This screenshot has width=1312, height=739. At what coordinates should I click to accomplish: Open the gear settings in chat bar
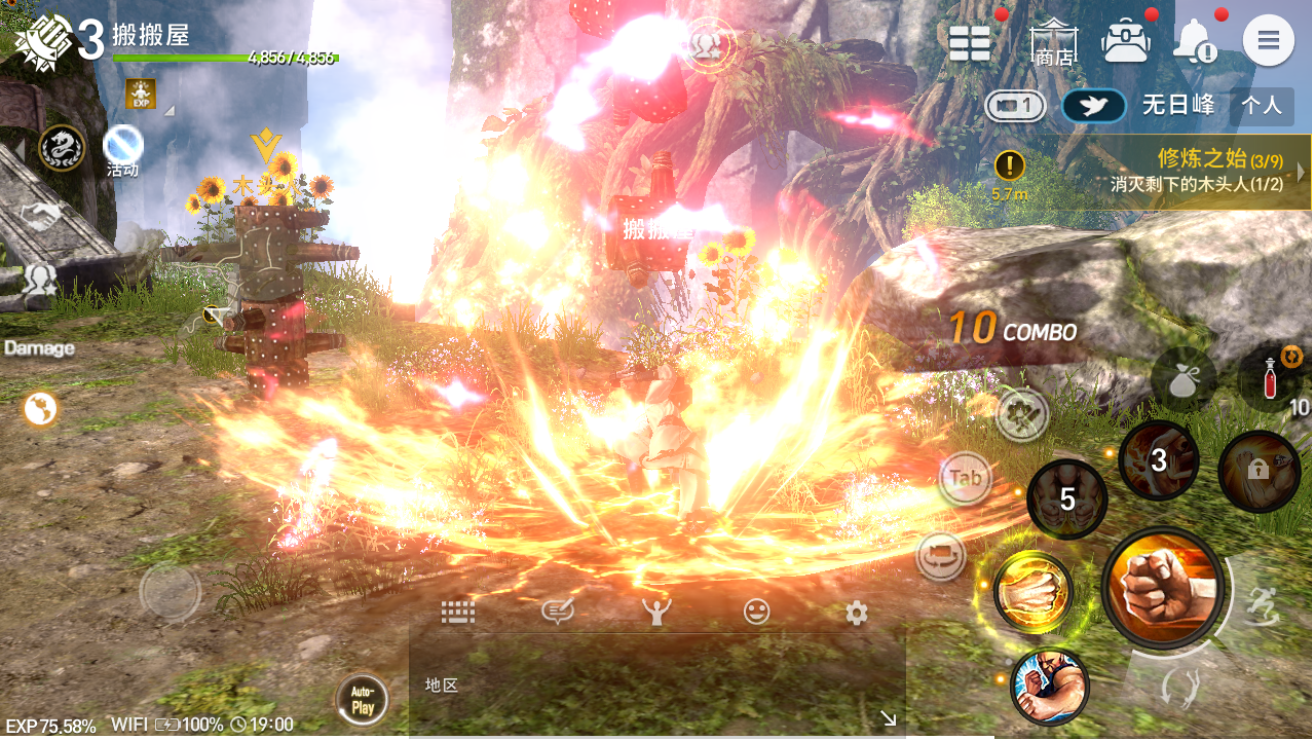click(856, 612)
